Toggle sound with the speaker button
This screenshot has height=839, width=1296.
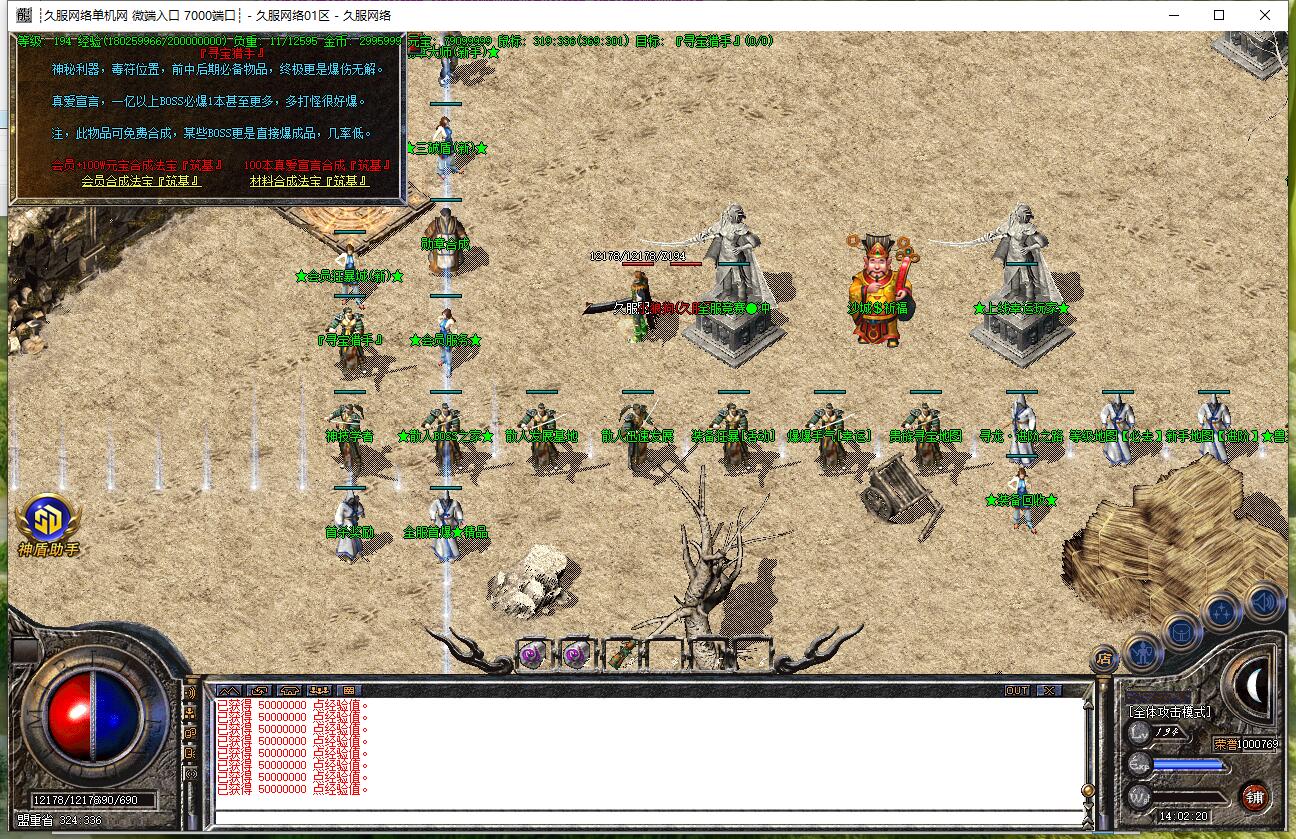[1264, 602]
